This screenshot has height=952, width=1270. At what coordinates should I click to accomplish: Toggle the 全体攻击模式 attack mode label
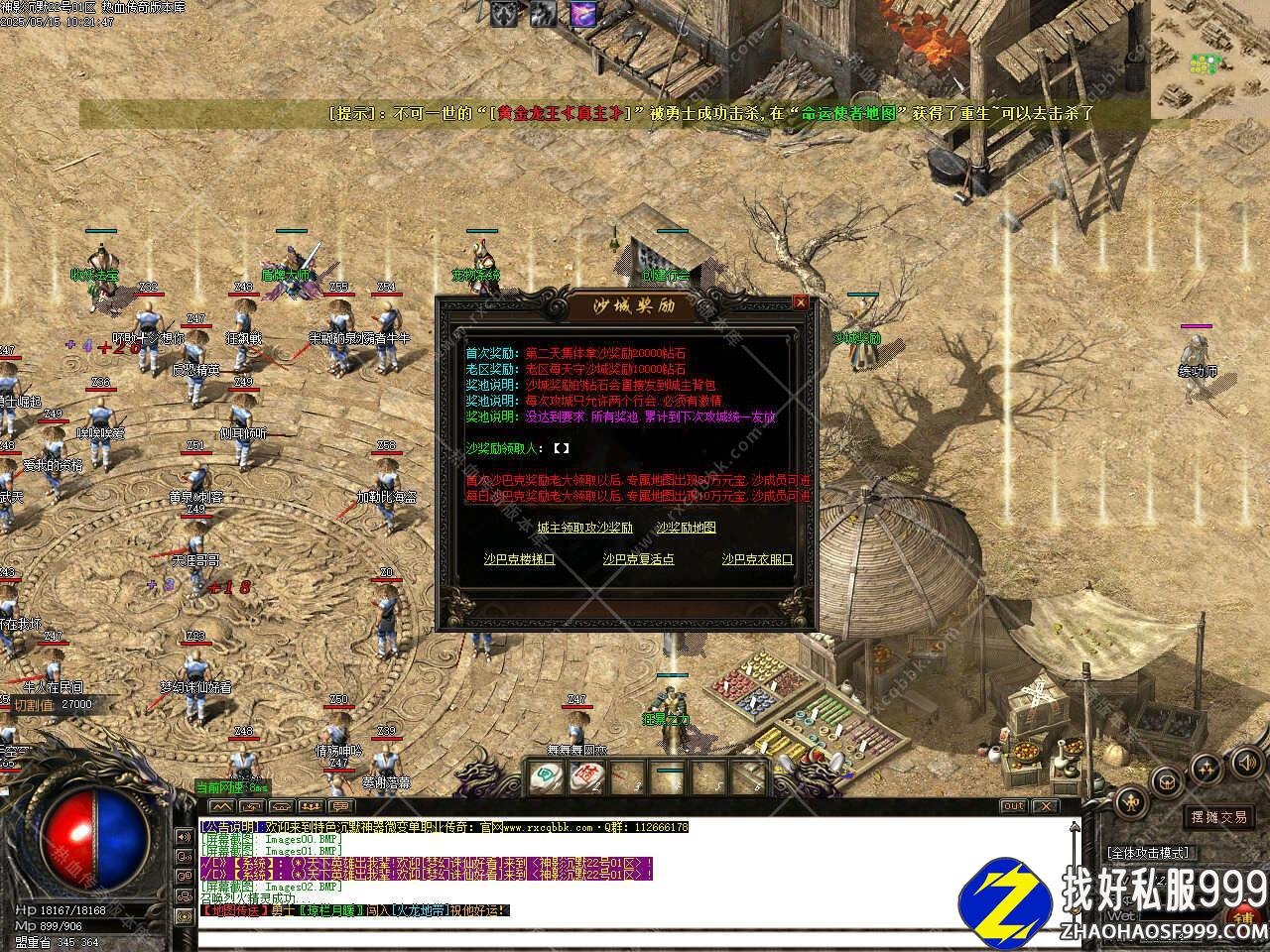[1149, 852]
